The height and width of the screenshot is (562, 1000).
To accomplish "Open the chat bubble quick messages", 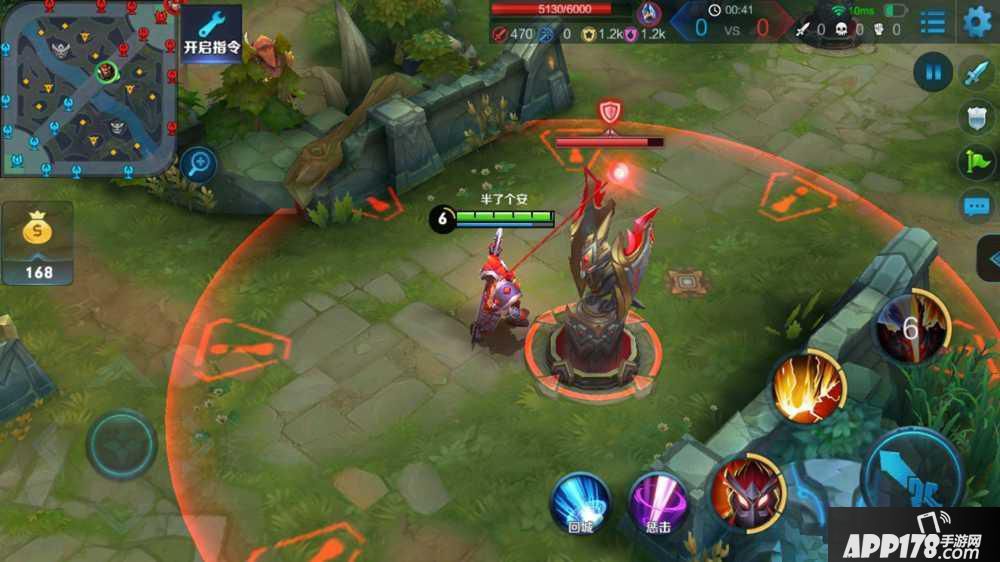I will (976, 207).
